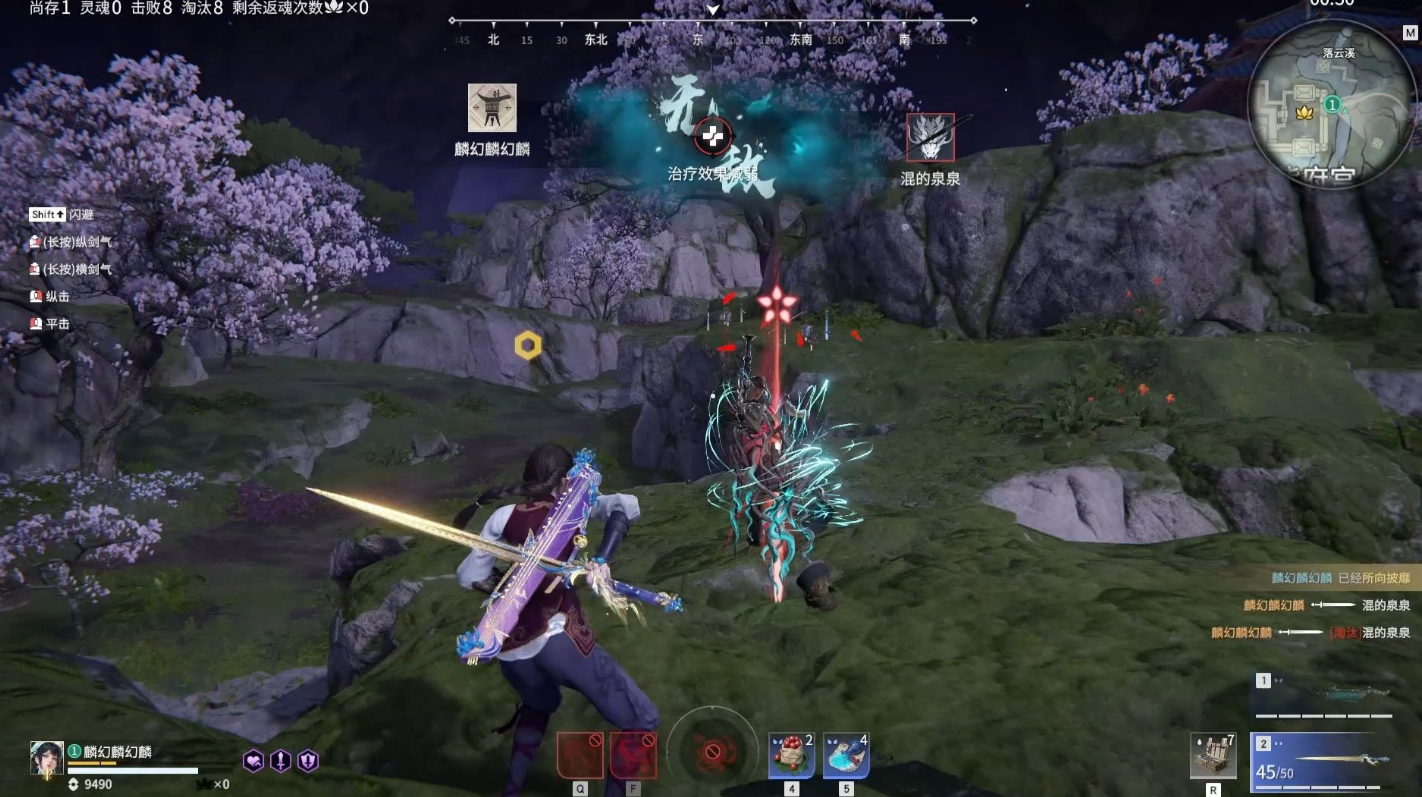Activate the disabled Q skill icon

[580, 755]
